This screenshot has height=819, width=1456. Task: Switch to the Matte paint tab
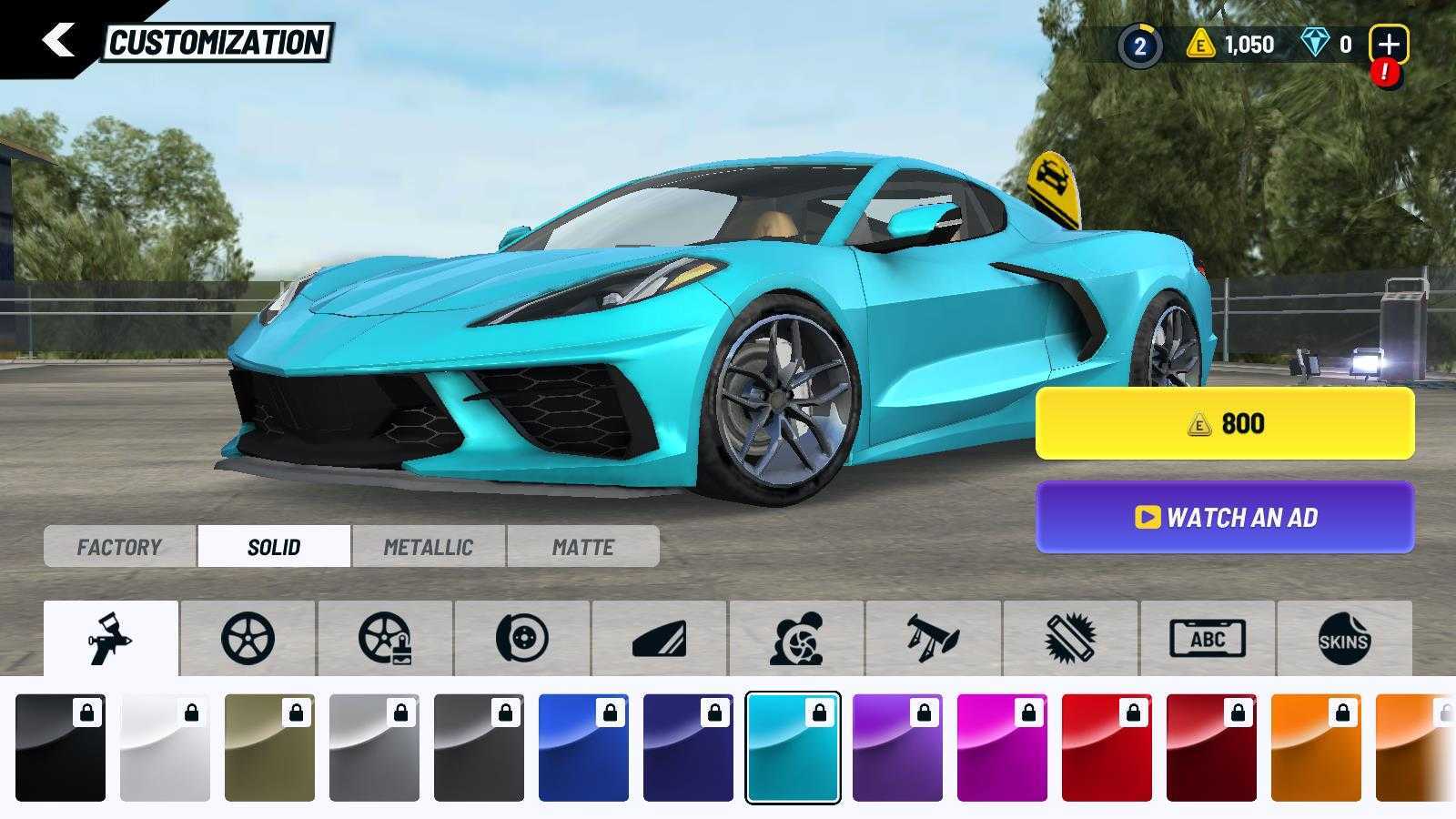(582, 547)
